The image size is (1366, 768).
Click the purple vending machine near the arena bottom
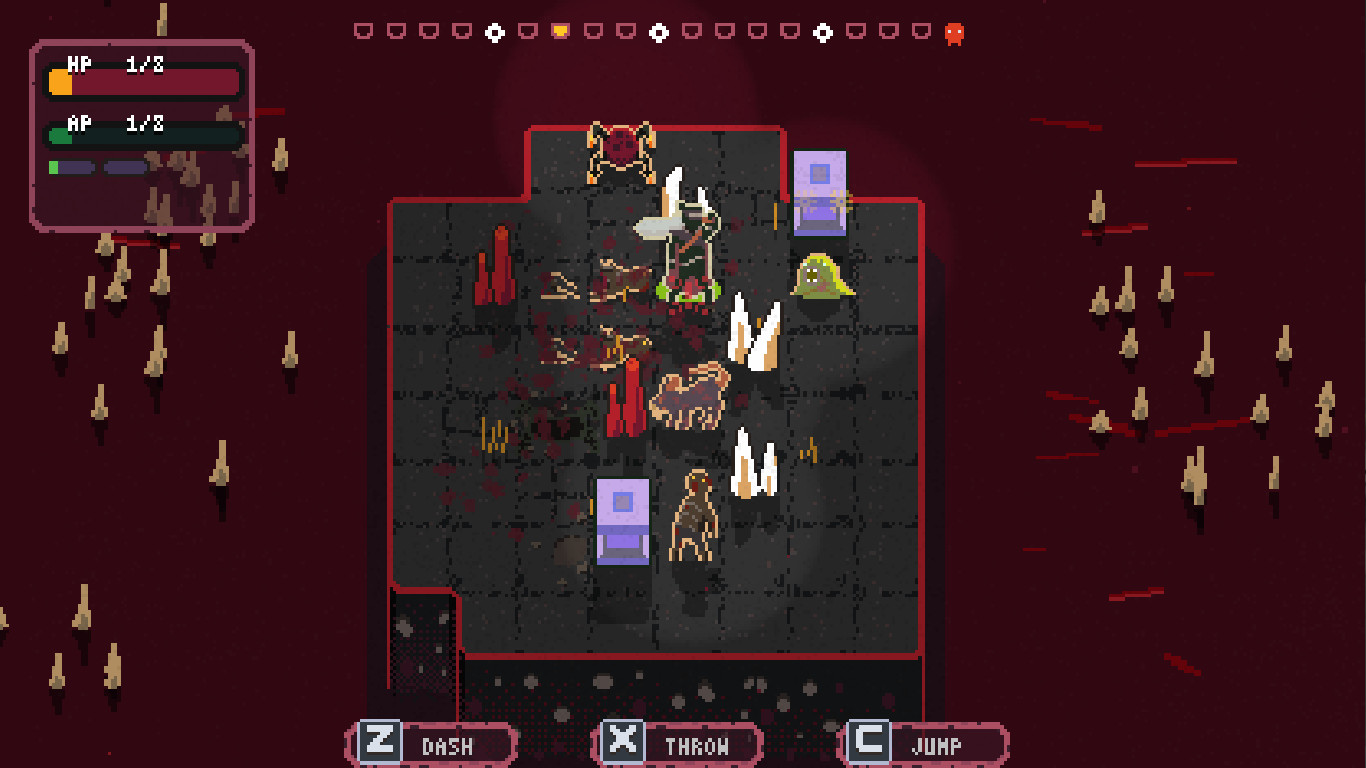click(x=624, y=519)
